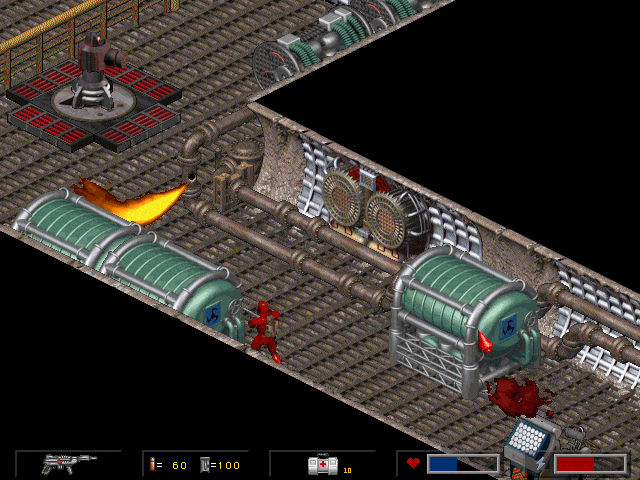Image resolution: width=640 pixels, height=480 pixels.
Task: Click the medkit inventory item
Action: pyautogui.click(x=324, y=465)
